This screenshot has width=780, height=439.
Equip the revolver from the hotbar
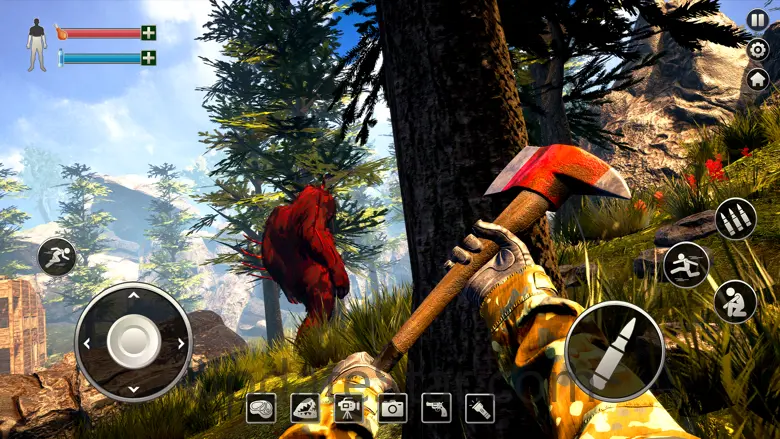pos(436,407)
